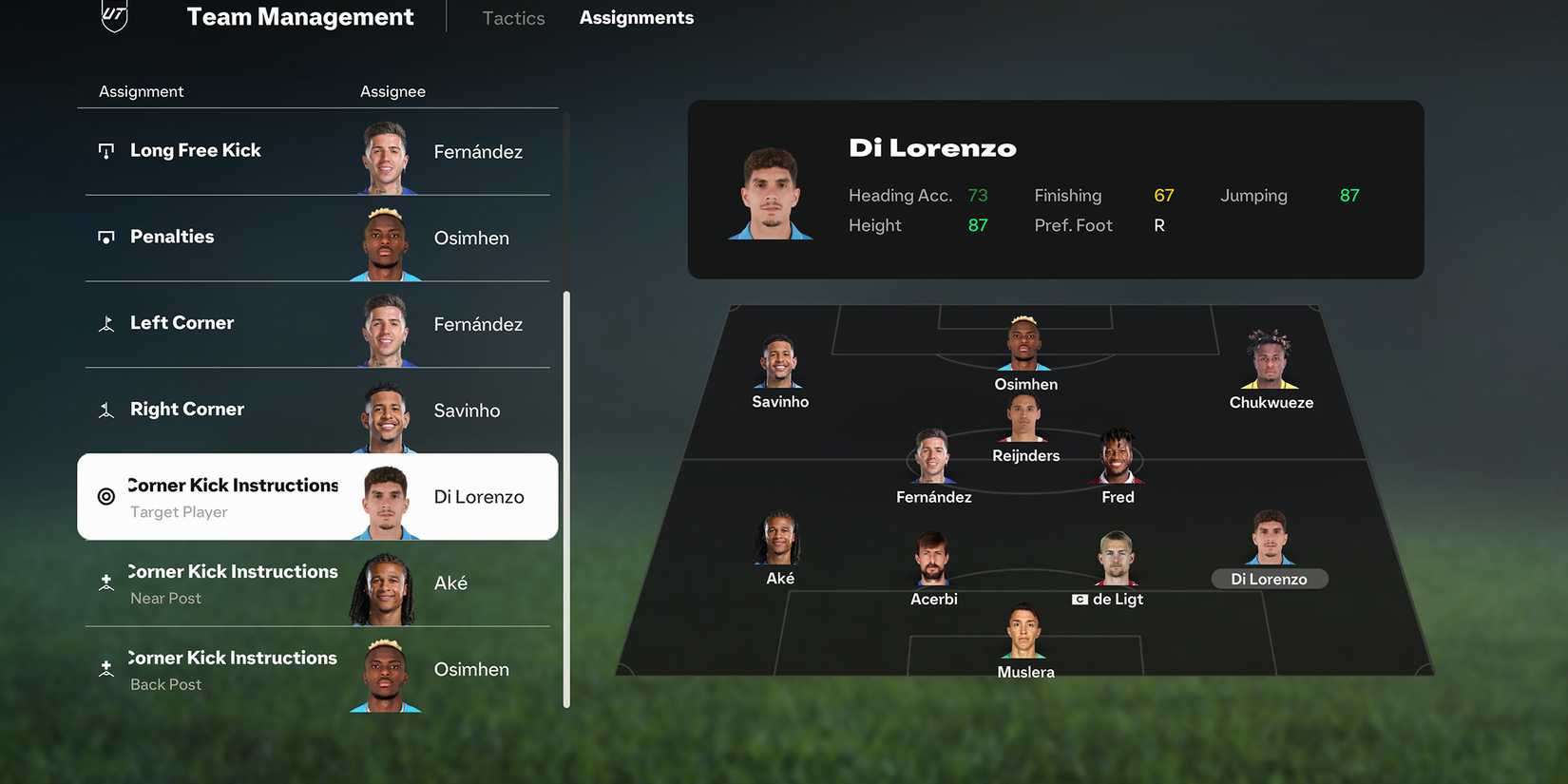
Task: Select the Corner Kick Target Player row
Action: [x=317, y=496]
